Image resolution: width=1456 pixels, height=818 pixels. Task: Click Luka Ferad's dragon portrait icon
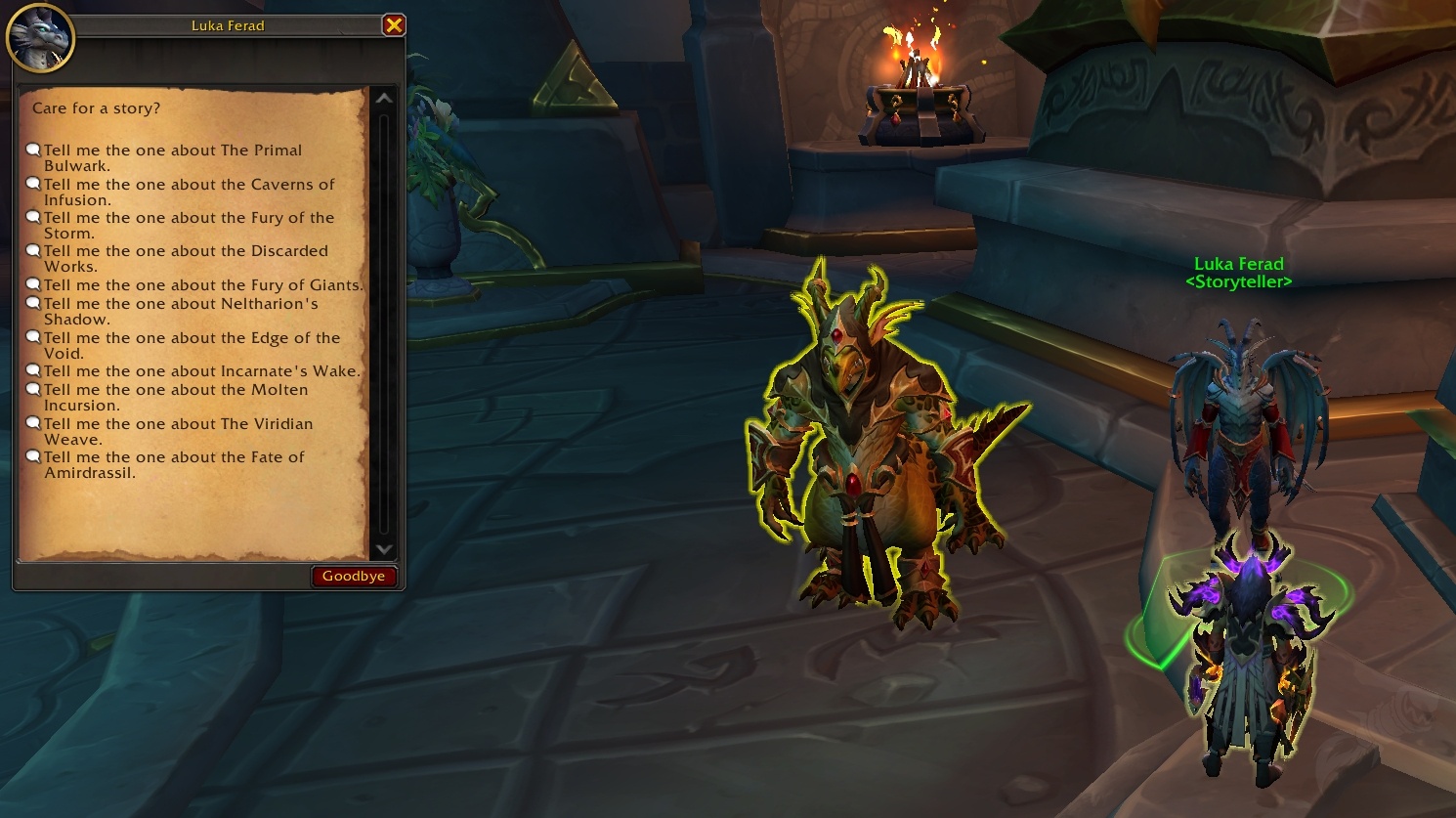click(x=41, y=37)
